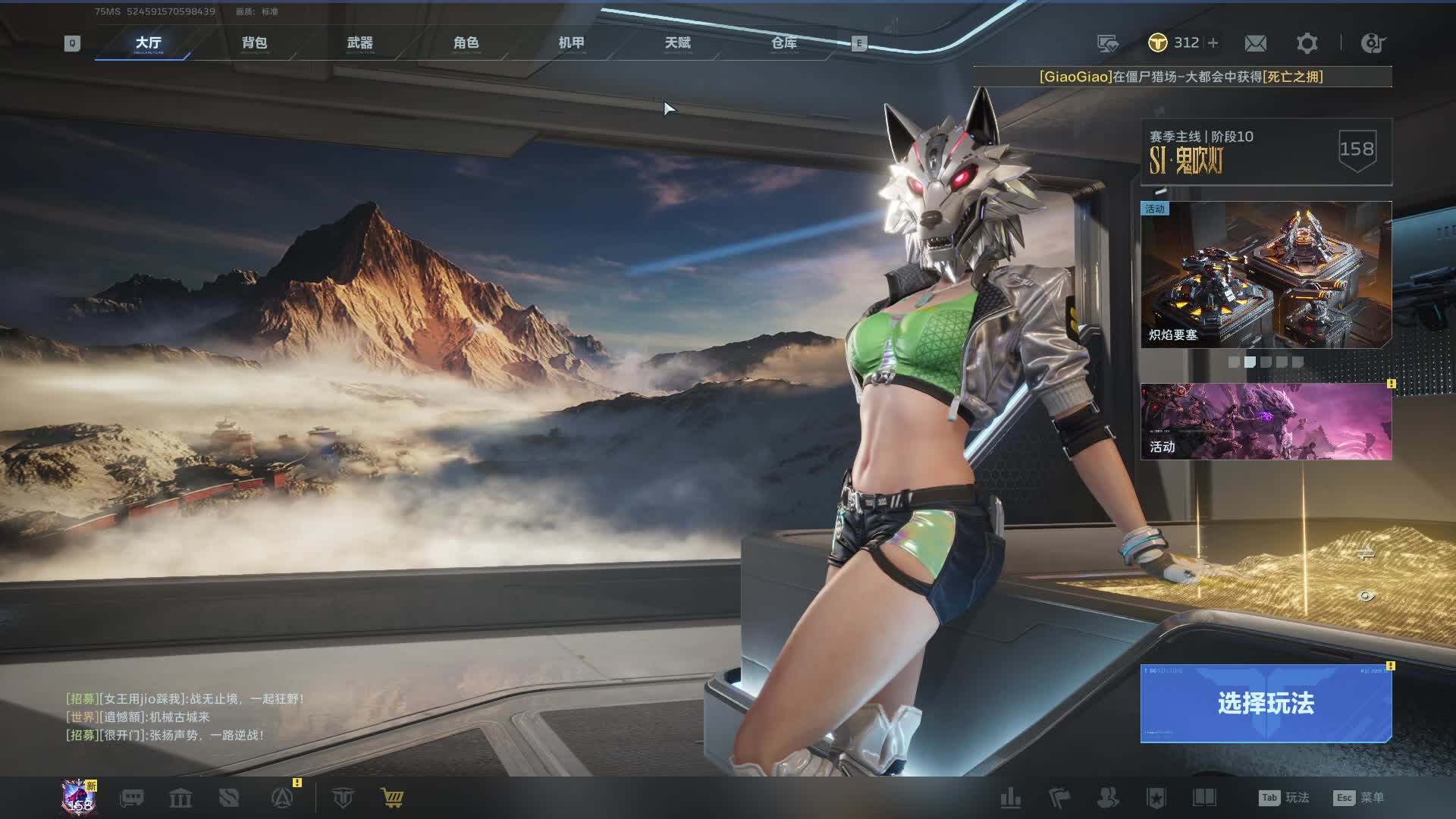1456x819 pixels.
Task: Click the plus button to add currency
Action: tap(1213, 43)
